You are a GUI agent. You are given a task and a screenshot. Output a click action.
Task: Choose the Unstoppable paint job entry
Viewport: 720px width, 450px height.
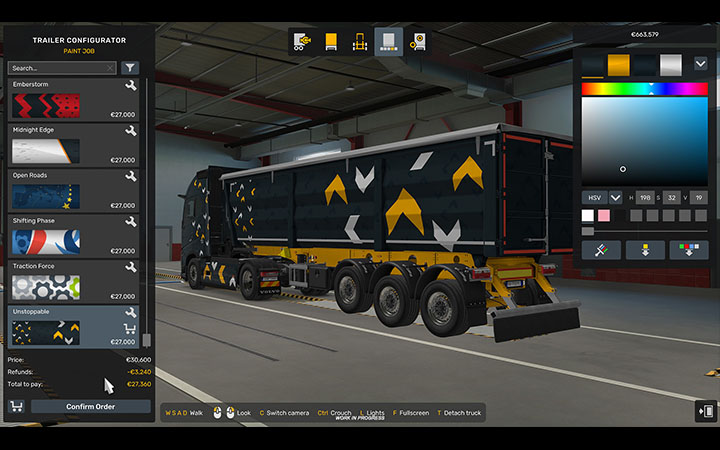73,327
